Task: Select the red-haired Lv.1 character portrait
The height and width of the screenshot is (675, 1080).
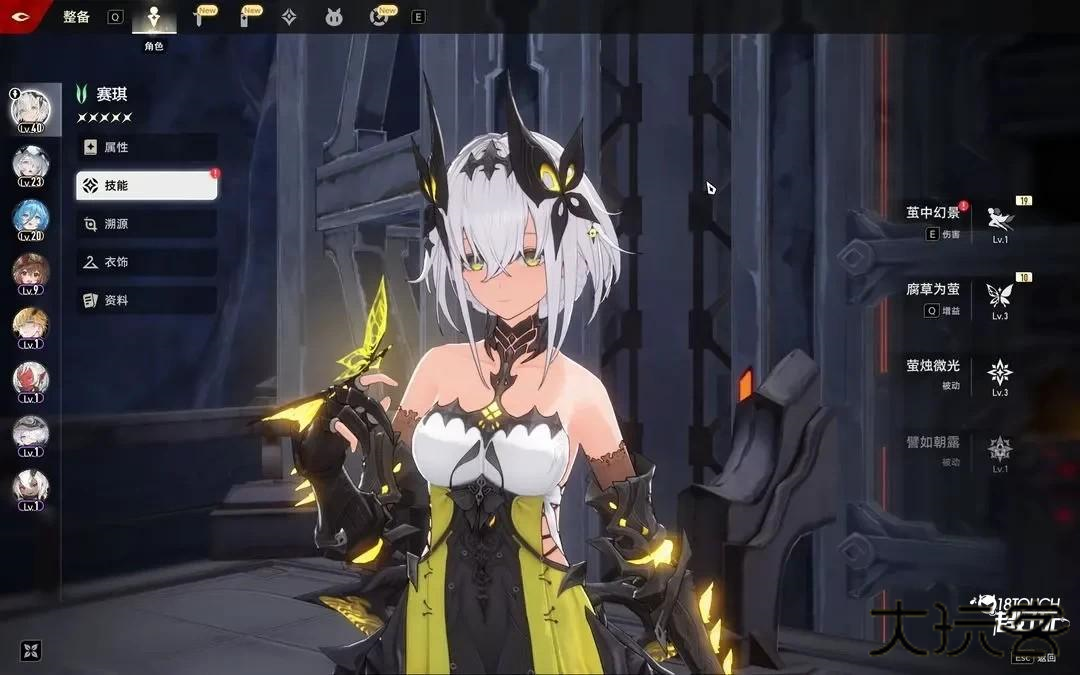Action: tap(30, 380)
